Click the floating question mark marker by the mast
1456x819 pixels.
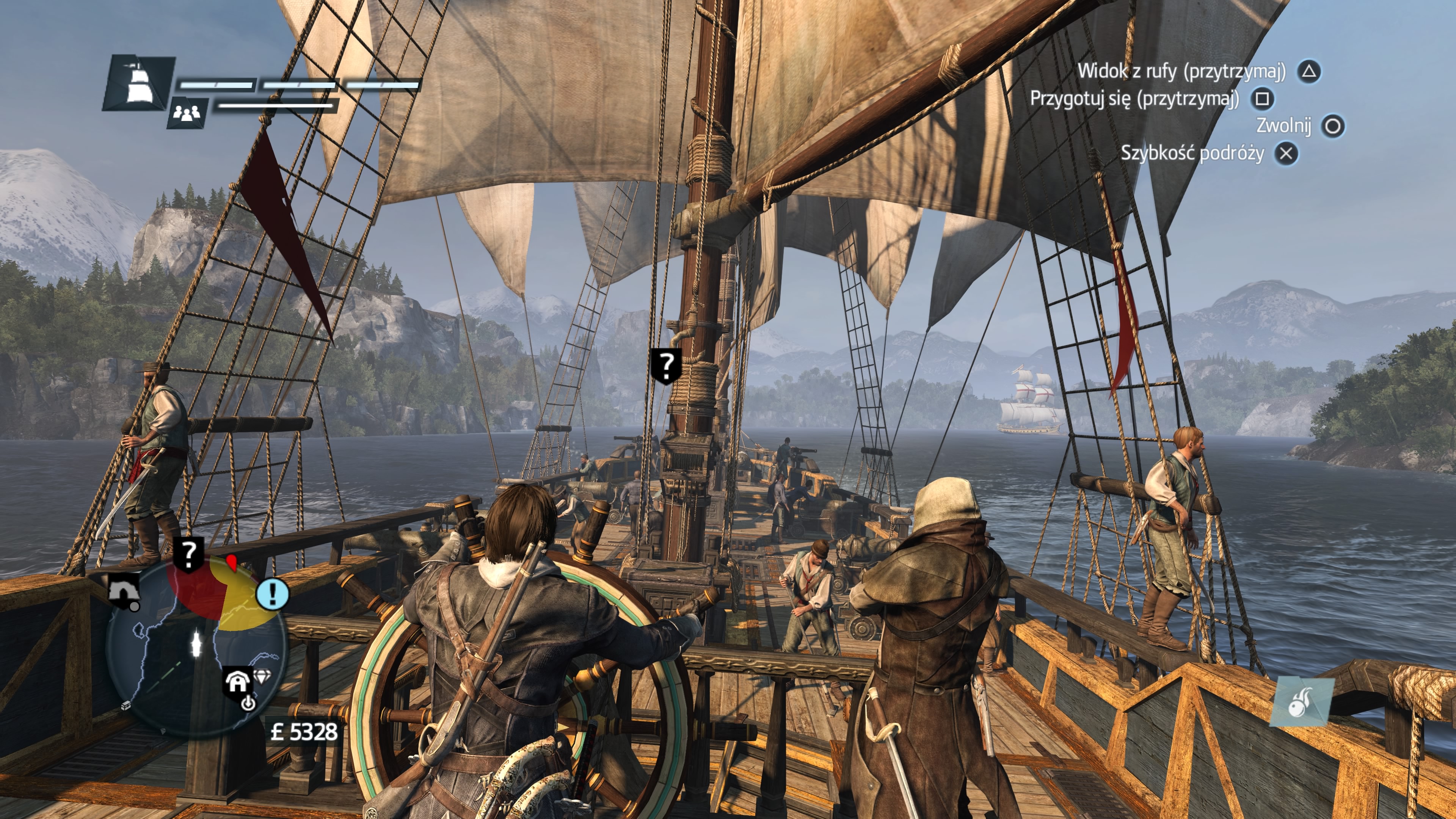pos(667,365)
